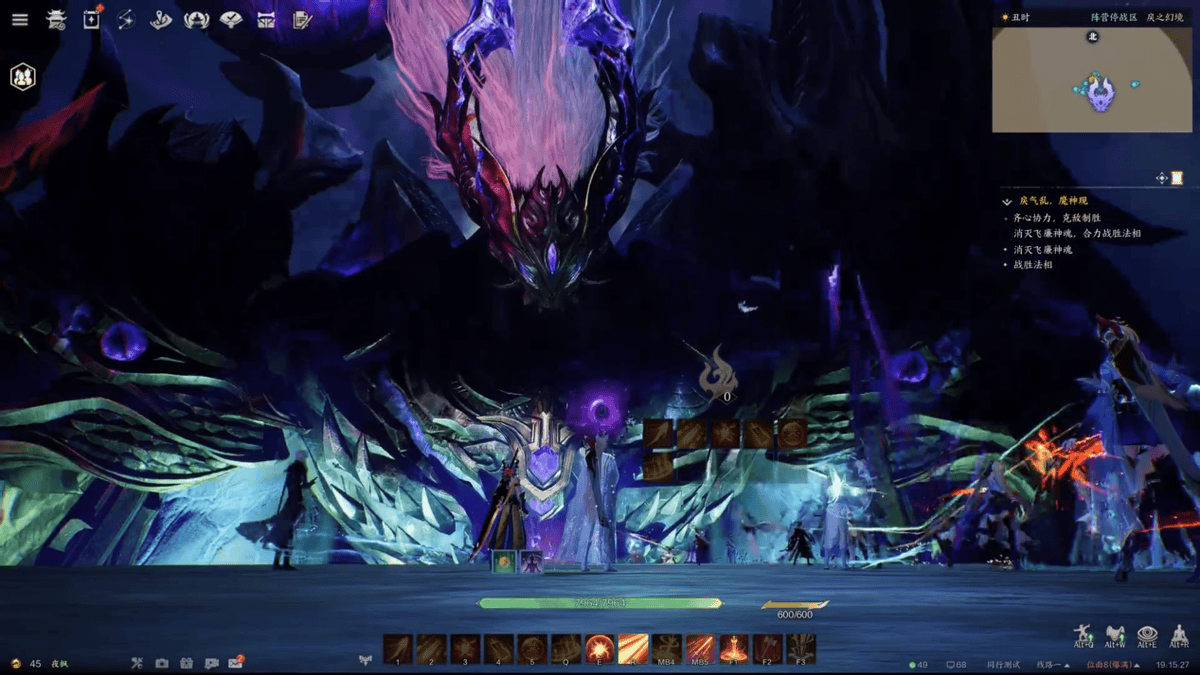Activate the meditation pose icon Alt+R
The height and width of the screenshot is (675, 1200).
pyautogui.click(x=1180, y=634)
